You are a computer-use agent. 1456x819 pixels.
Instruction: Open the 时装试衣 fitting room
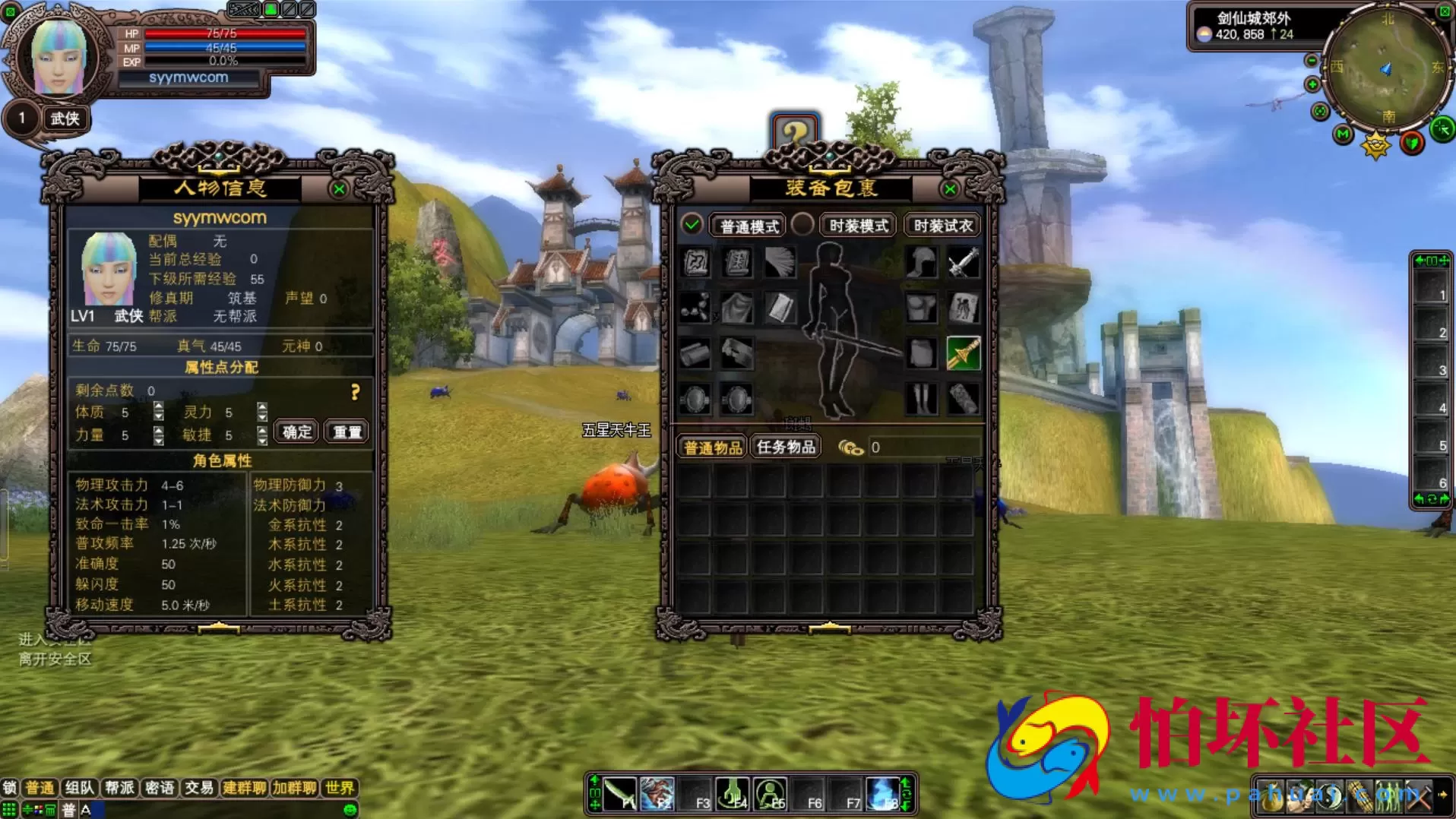[x=942, y=226]
